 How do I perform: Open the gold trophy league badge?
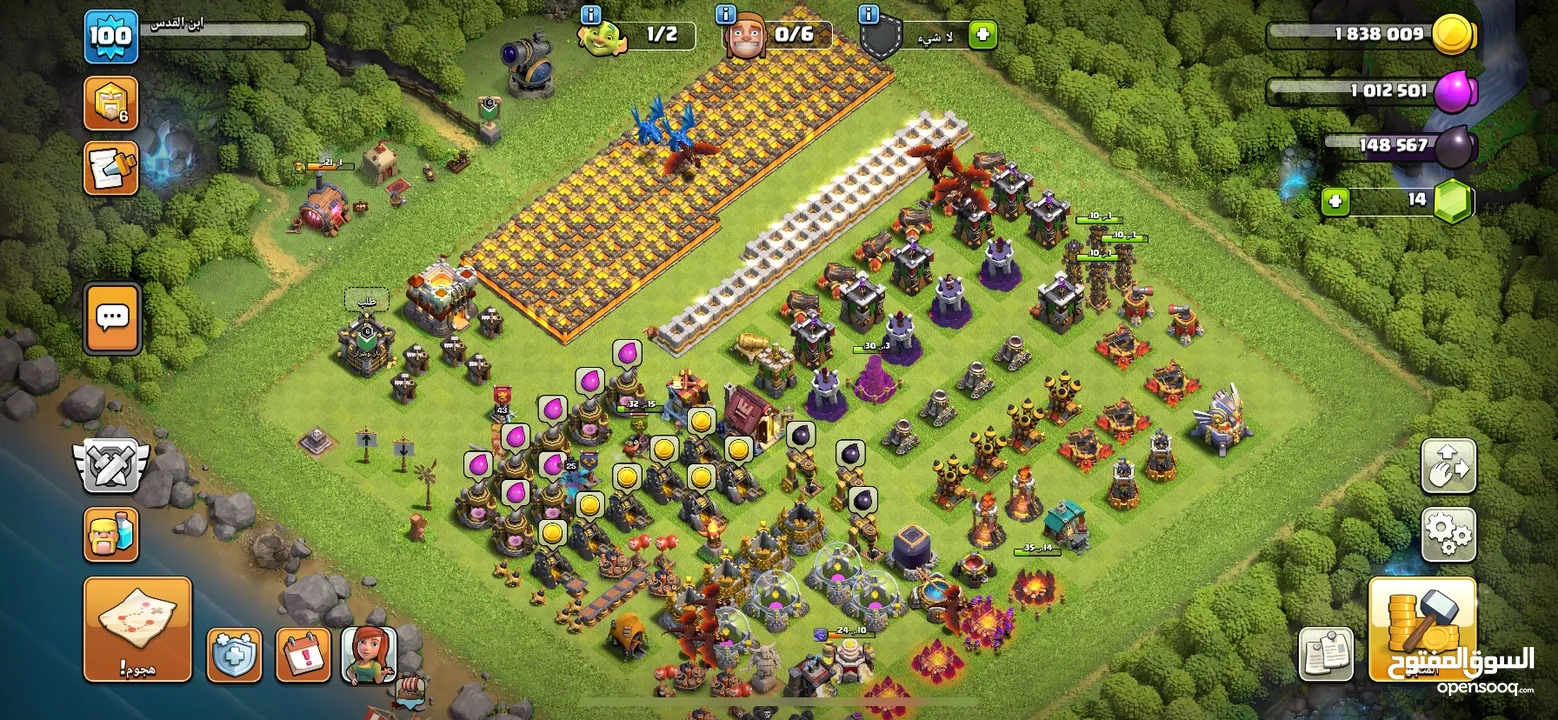click(110, 104)
